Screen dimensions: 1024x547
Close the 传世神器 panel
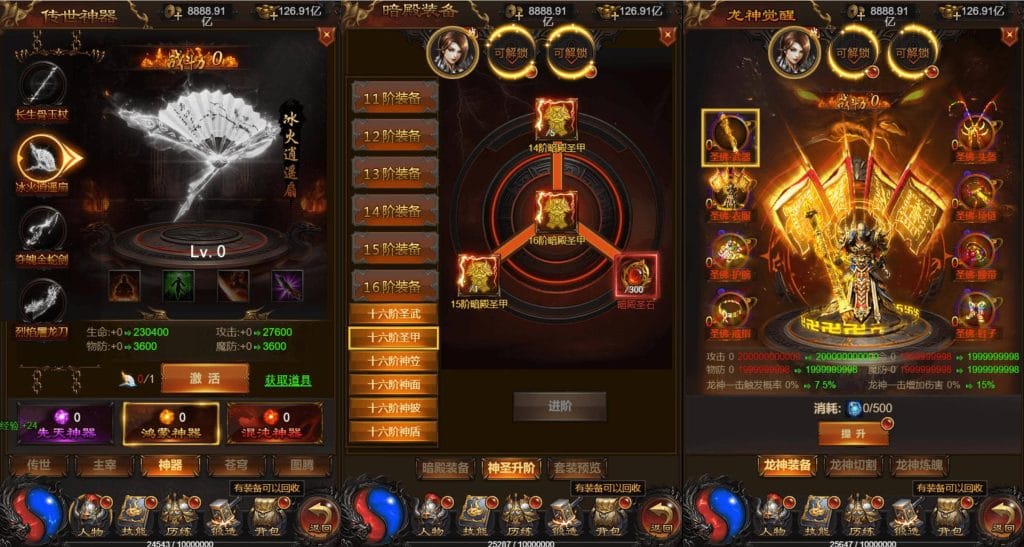pyautogui.click(x=325, y=37)
